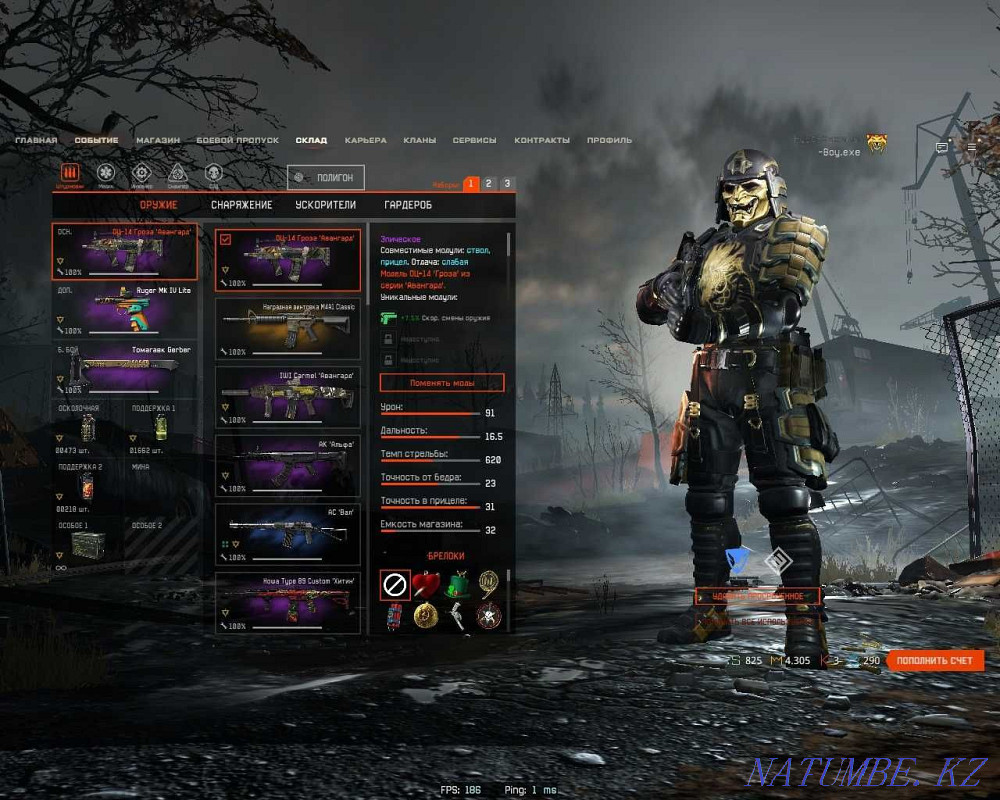
Task: Go to the ГЛАВНАЯ main page
Action: (36, 141)
